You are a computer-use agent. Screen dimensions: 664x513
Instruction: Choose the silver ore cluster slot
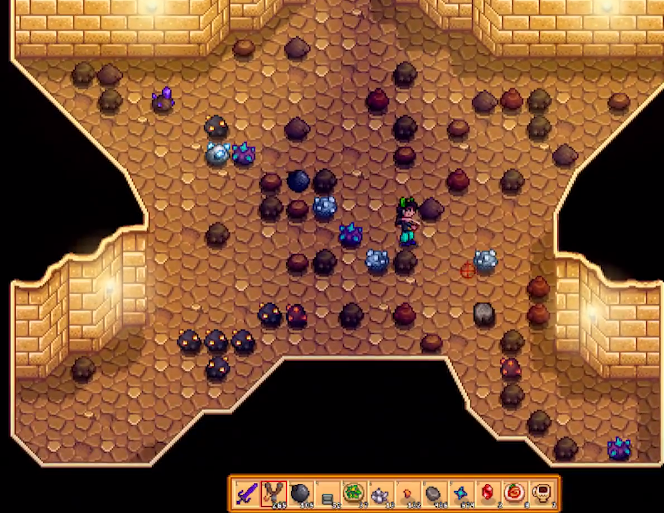coord(380,492)
